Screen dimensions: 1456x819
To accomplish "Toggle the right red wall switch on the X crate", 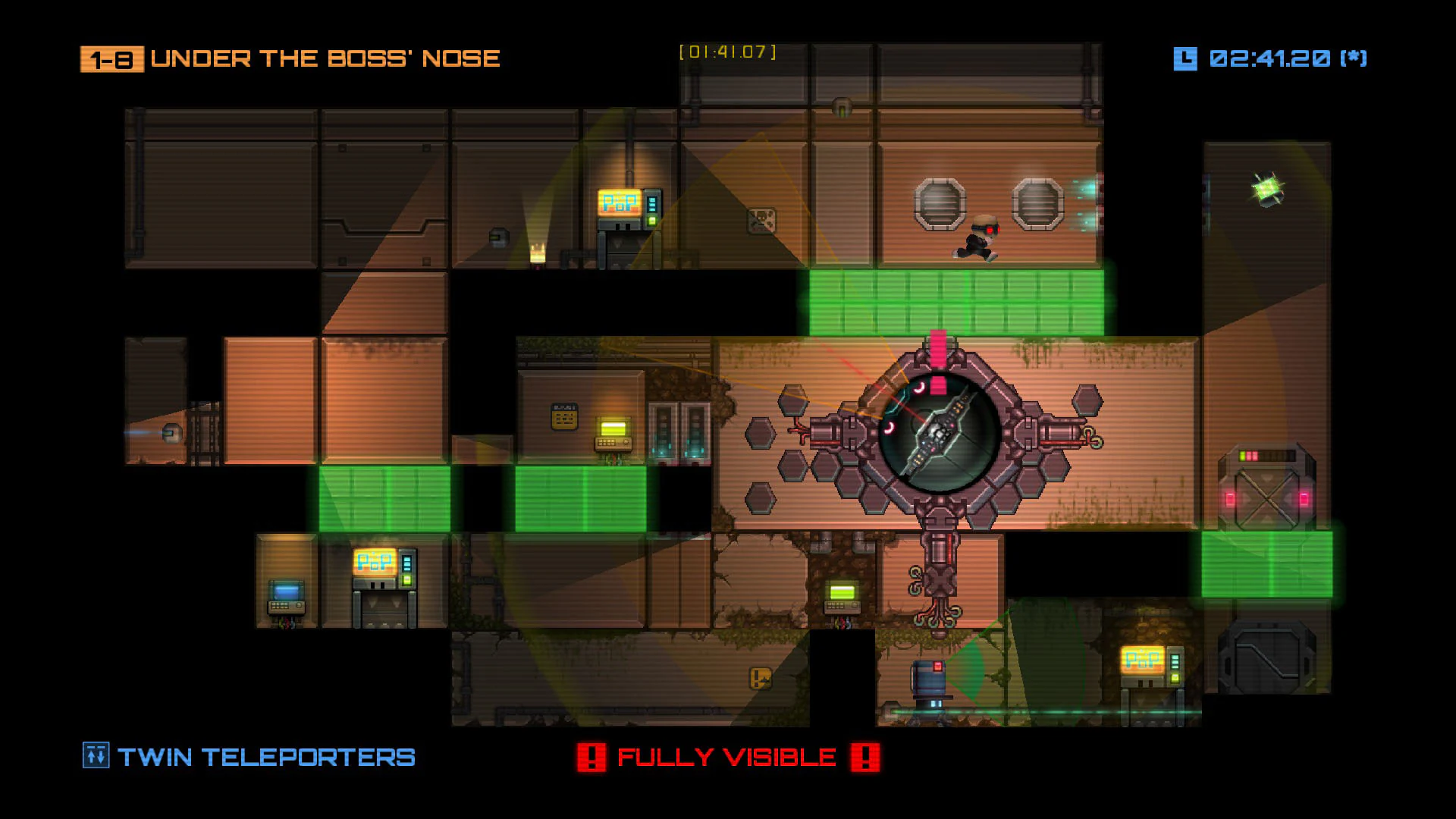I will click(x=1304, y=498).
